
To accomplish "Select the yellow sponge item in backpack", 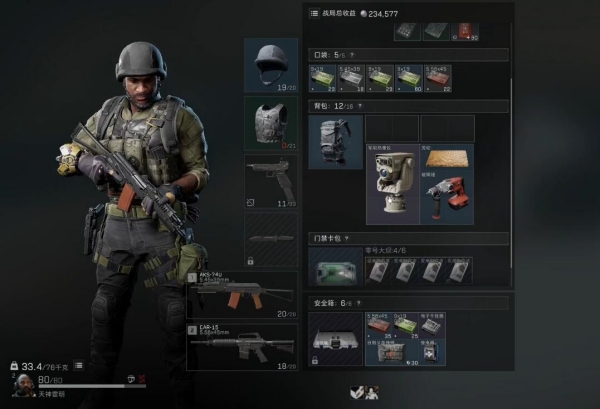I will point(445,158).
